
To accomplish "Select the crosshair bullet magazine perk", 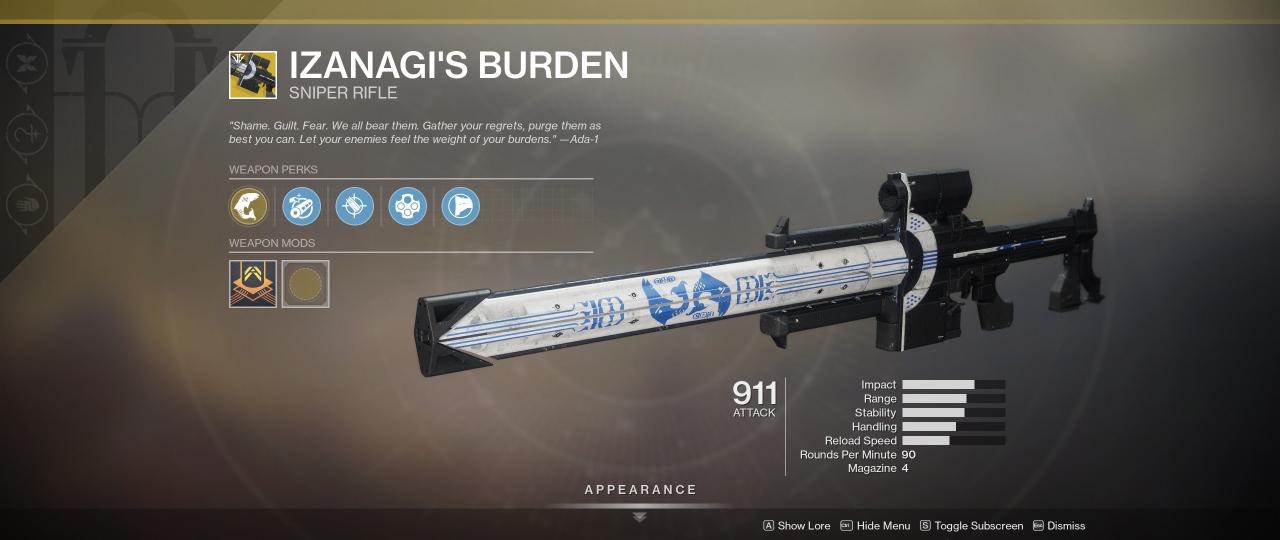I will point(354,206).
